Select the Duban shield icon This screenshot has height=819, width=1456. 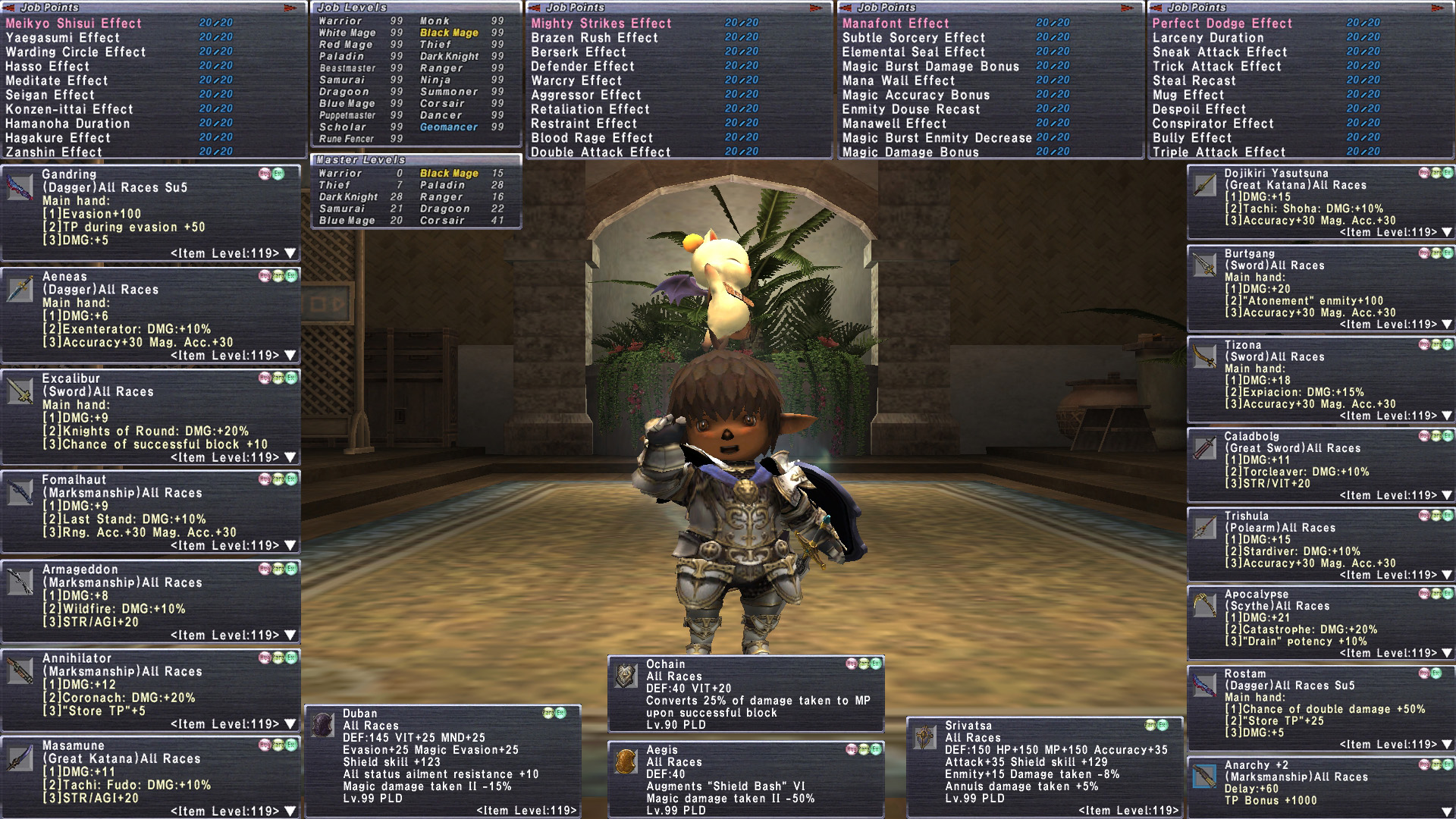(323, 725)
